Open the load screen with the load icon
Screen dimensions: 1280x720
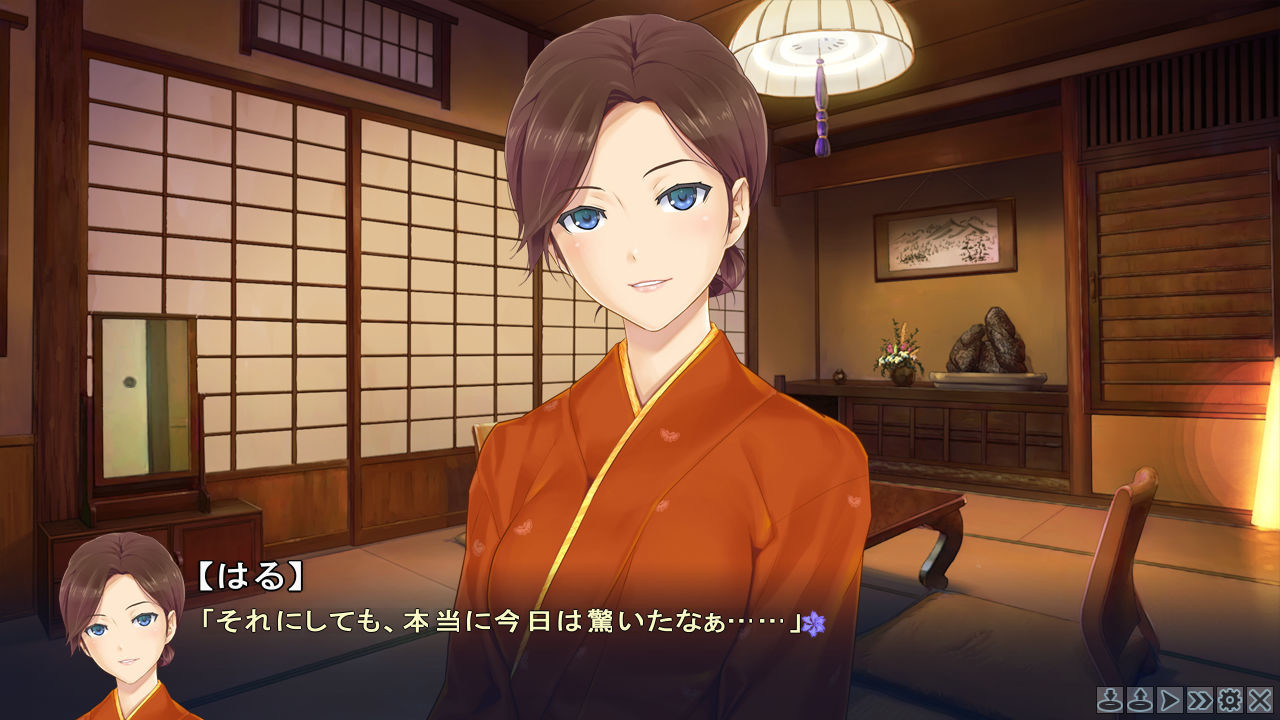pos(1138,701)
